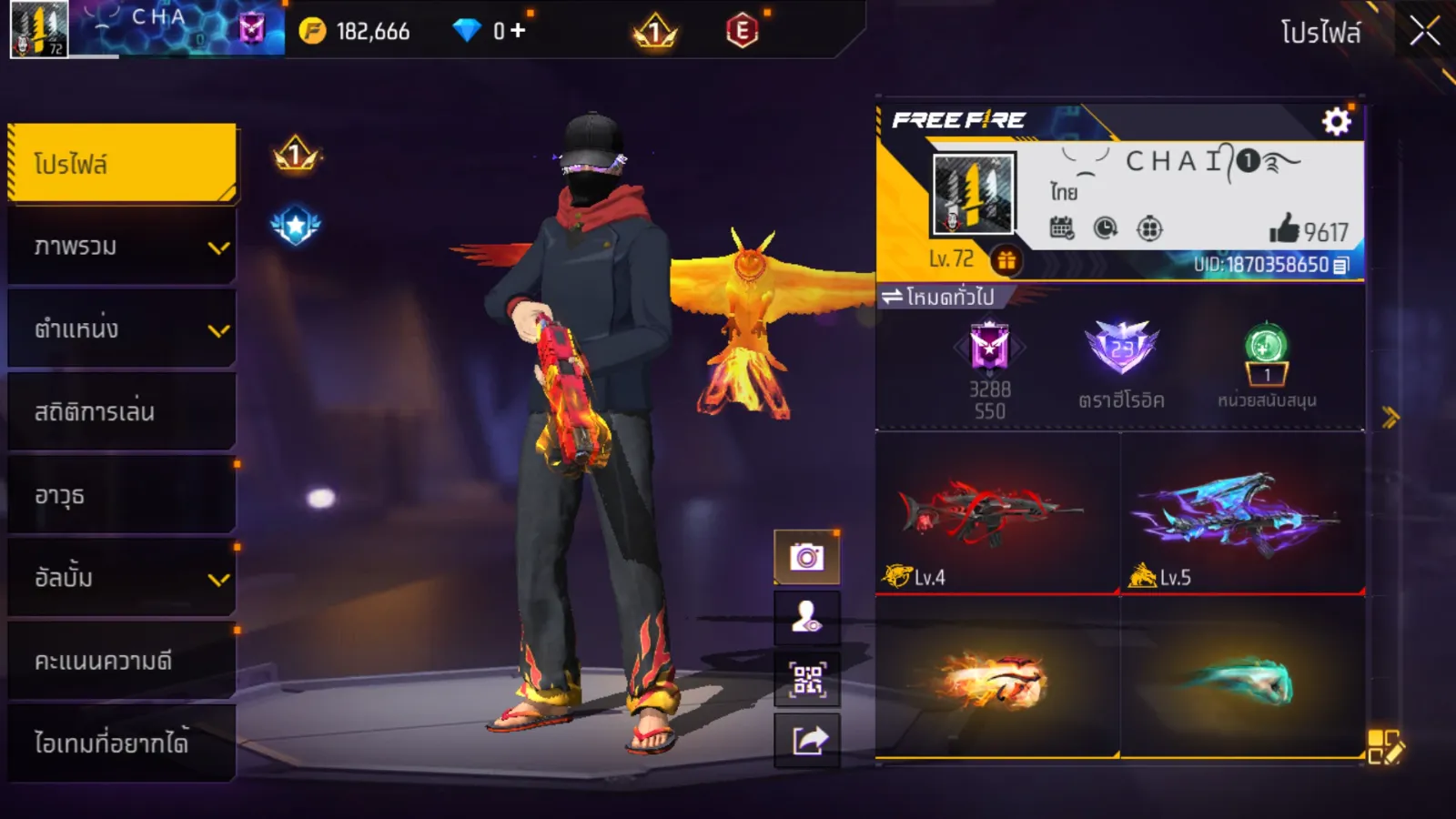Like the profile with thumbs-up
Viewport: 1456px width, 819px height.
[1285, 228]
